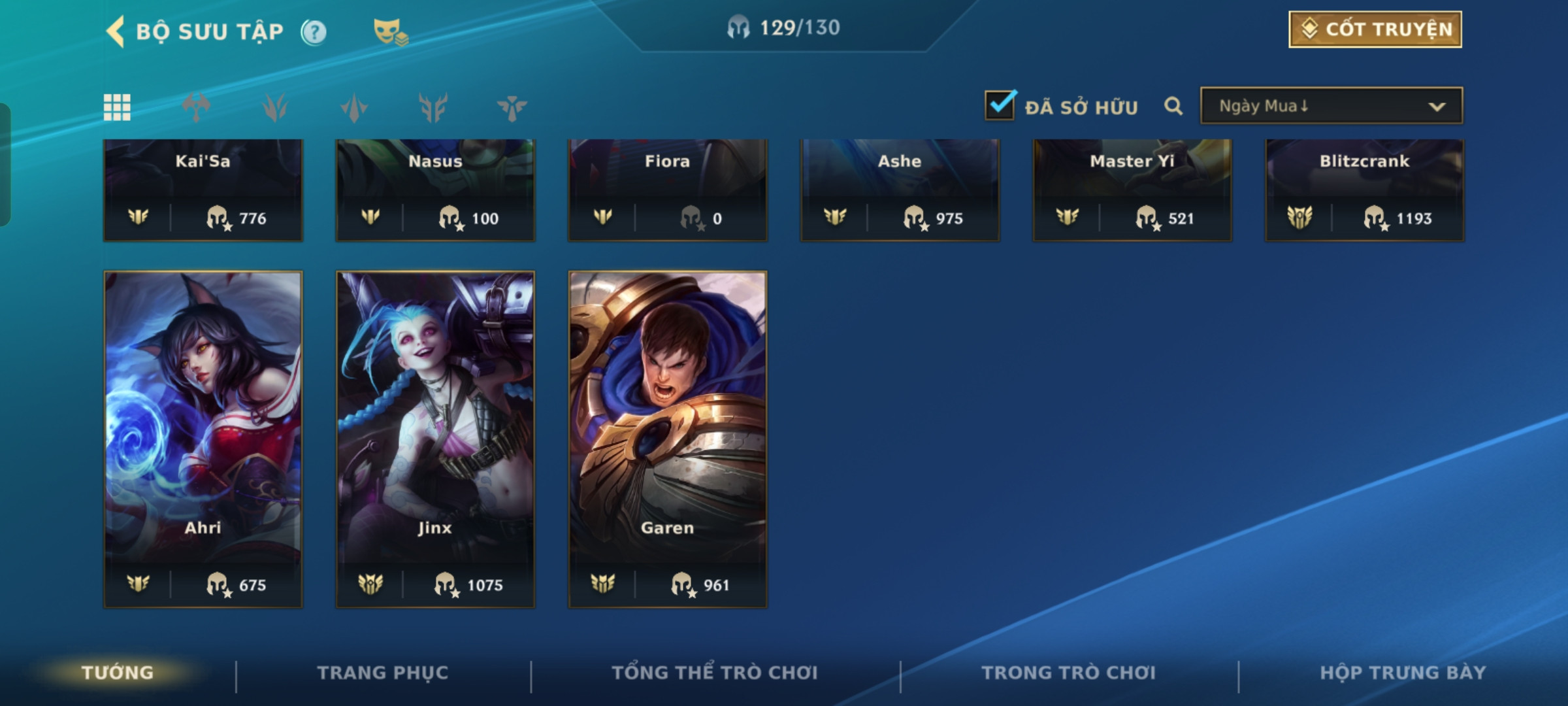
Task: Open the Tổng Thể Trò Chơi tab
Action: (x=715, y=673)
